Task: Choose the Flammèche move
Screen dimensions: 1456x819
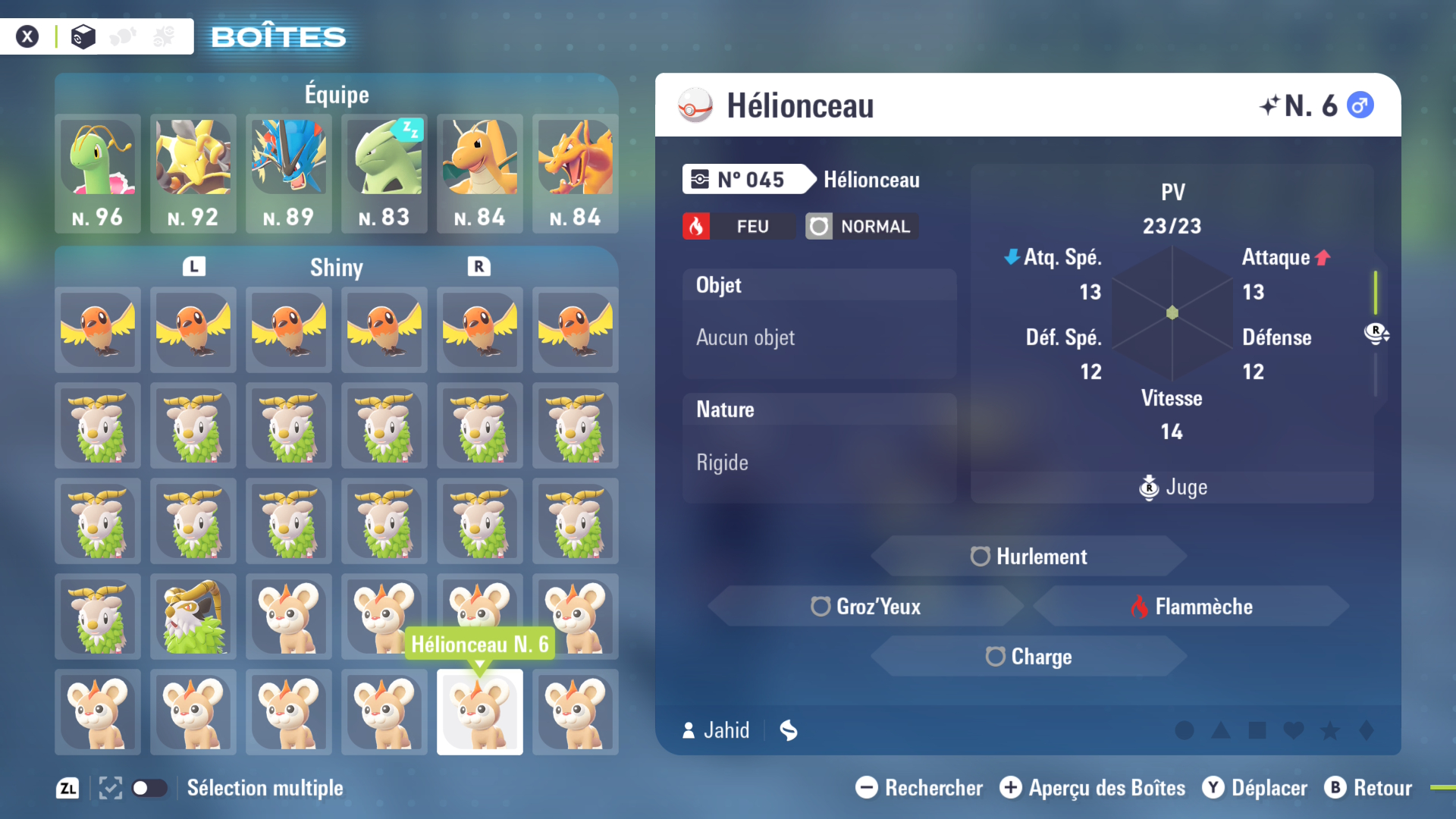Action: click(x=1191, y=607)
